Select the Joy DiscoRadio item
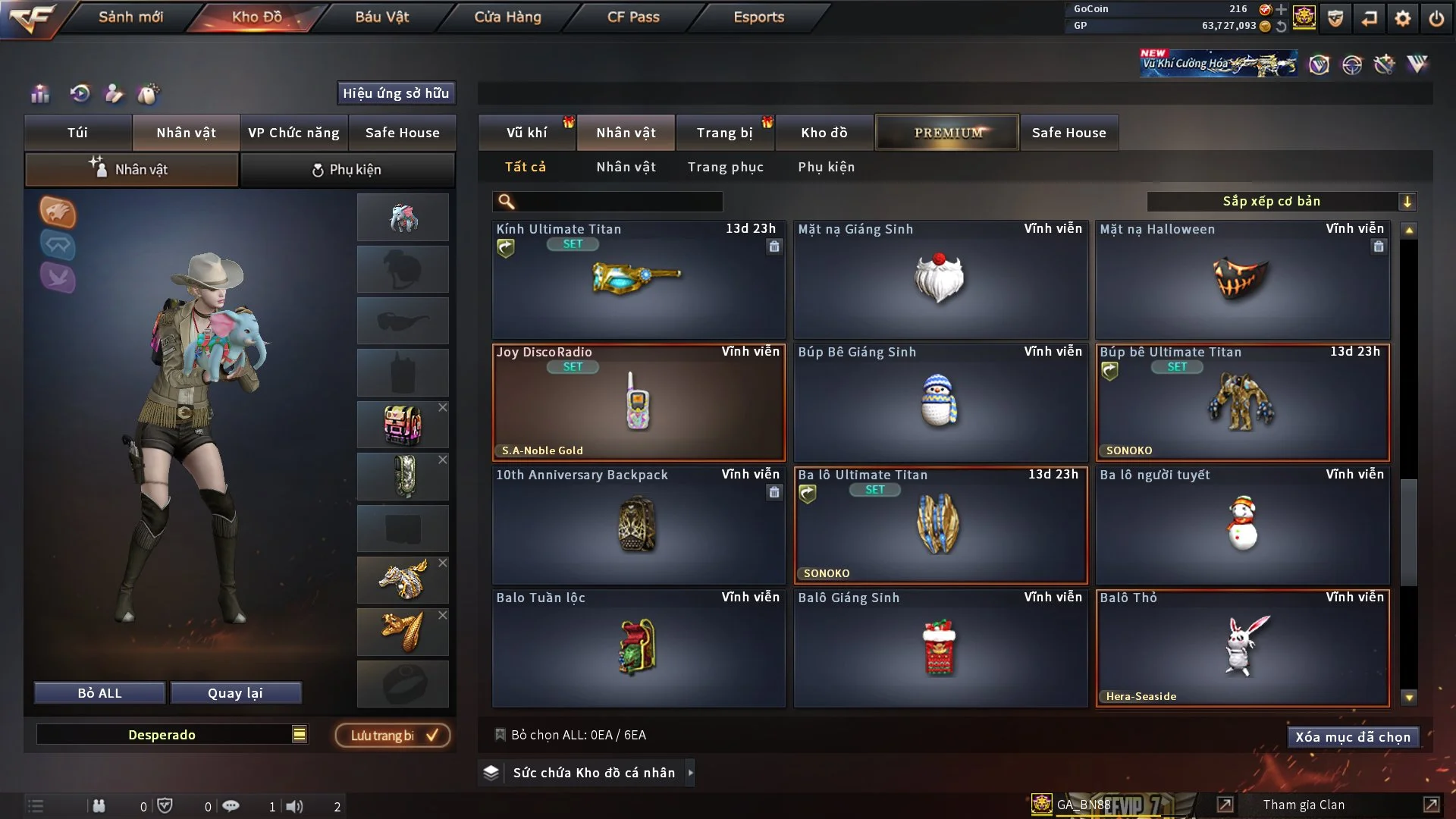Image resolution: width=1456 pixels, height=819 pixels. tap(639, 403)
